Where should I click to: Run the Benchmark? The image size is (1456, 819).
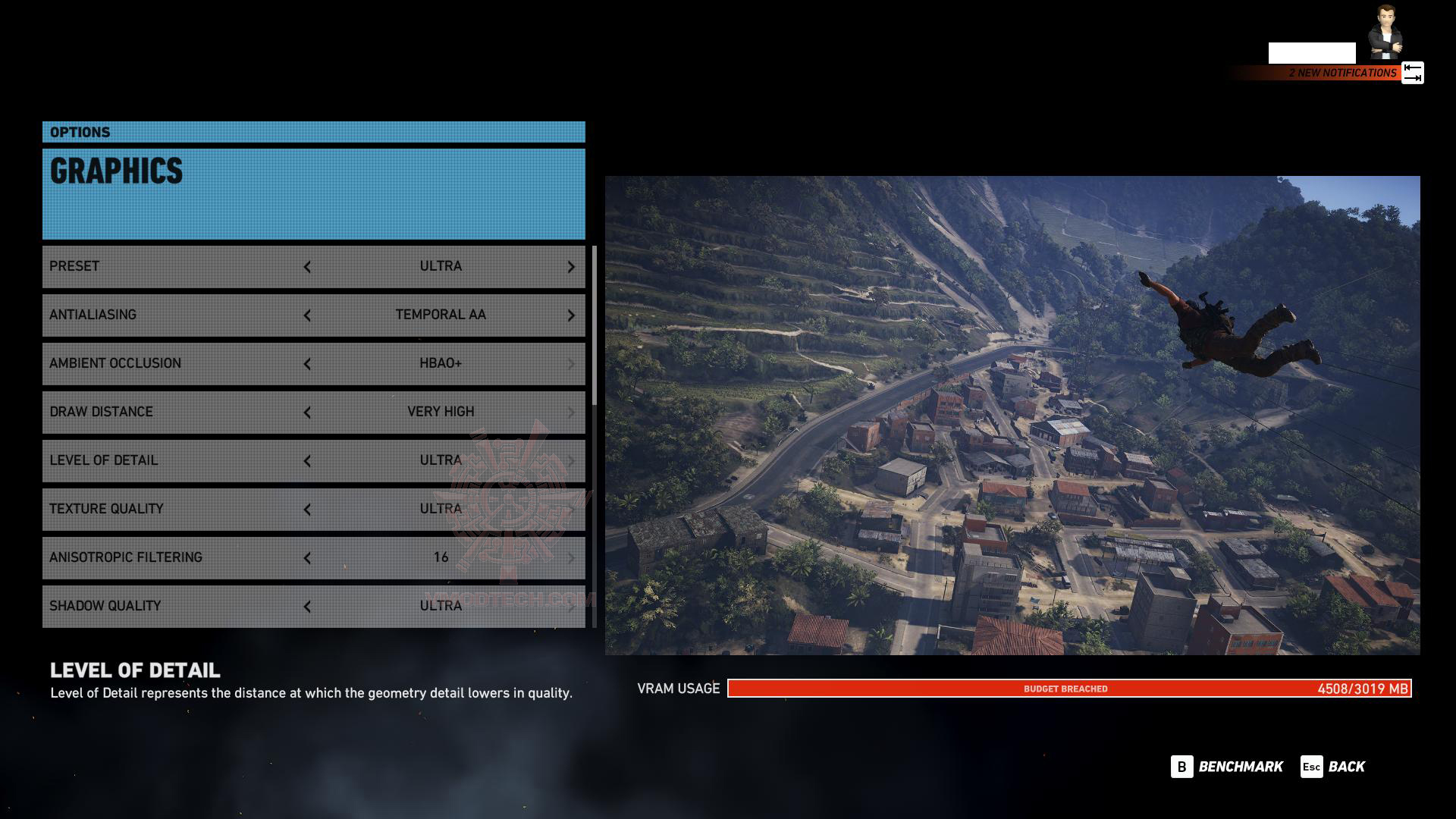tap(1227, 767)
